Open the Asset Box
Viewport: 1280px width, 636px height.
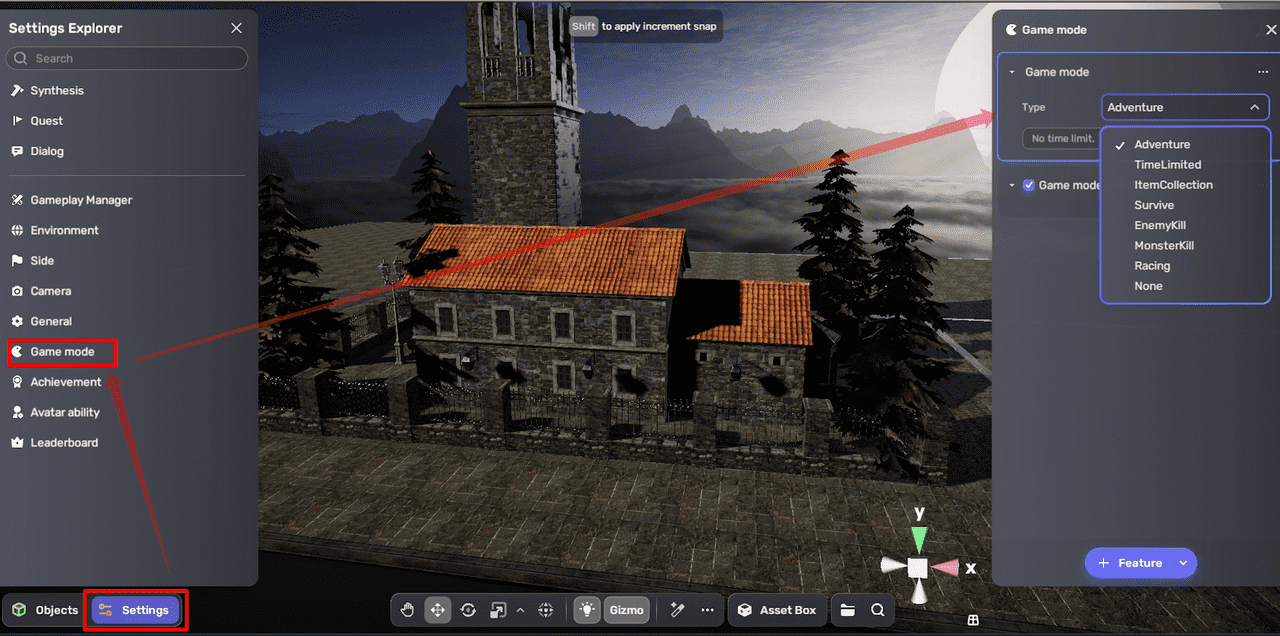[x=777, y=610]
